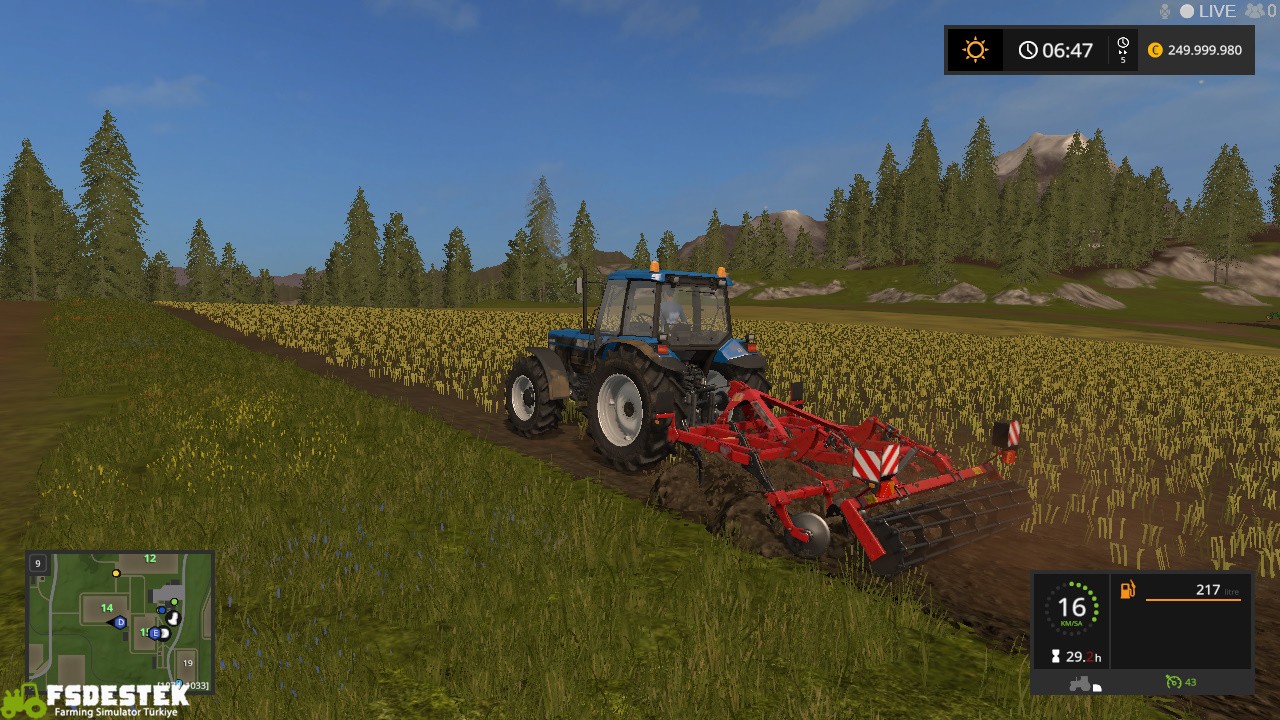Select the fuel pump icon on the dashboard

coord(1128,589)
